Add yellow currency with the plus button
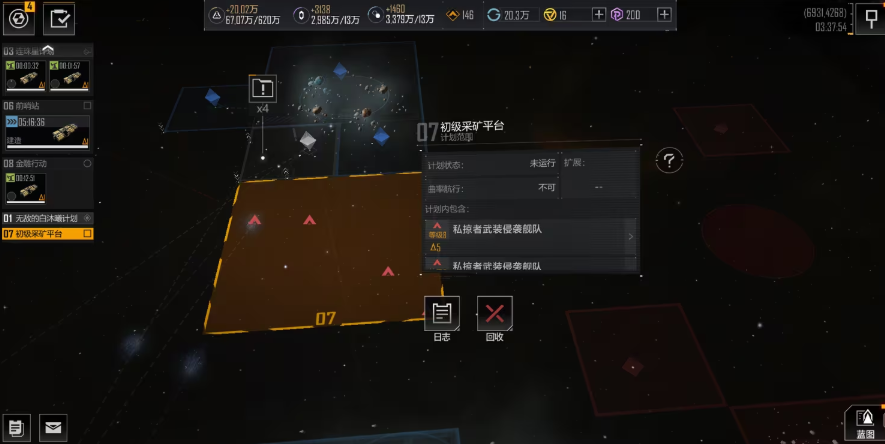The height and width of the screenshot is (444, 885). click(x=599, y=14)
